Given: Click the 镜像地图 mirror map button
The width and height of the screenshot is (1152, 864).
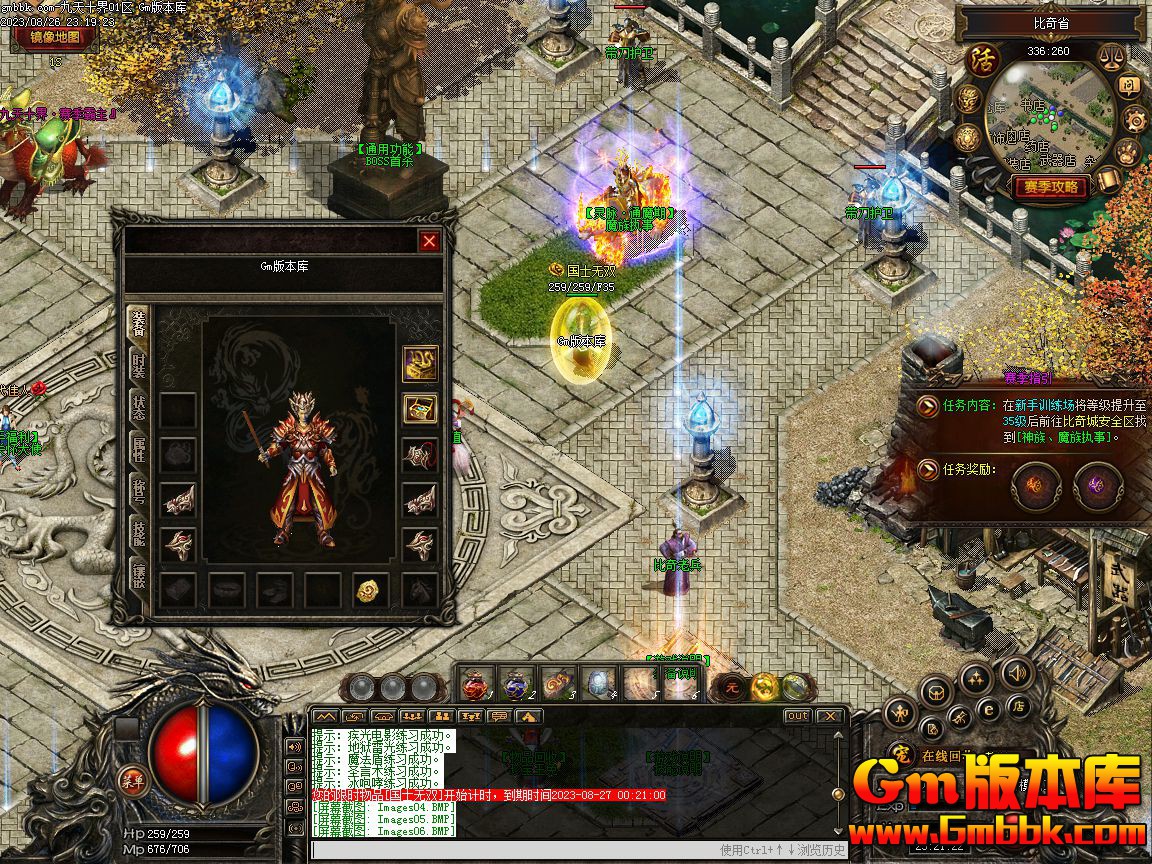Looking at the screenshot, I should point(56,38).
